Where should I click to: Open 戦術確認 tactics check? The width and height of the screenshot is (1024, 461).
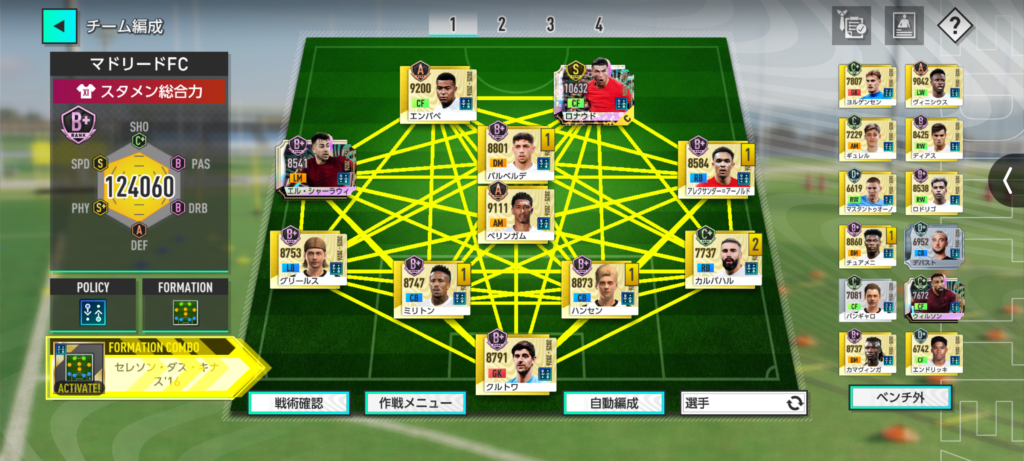[299, 403]
